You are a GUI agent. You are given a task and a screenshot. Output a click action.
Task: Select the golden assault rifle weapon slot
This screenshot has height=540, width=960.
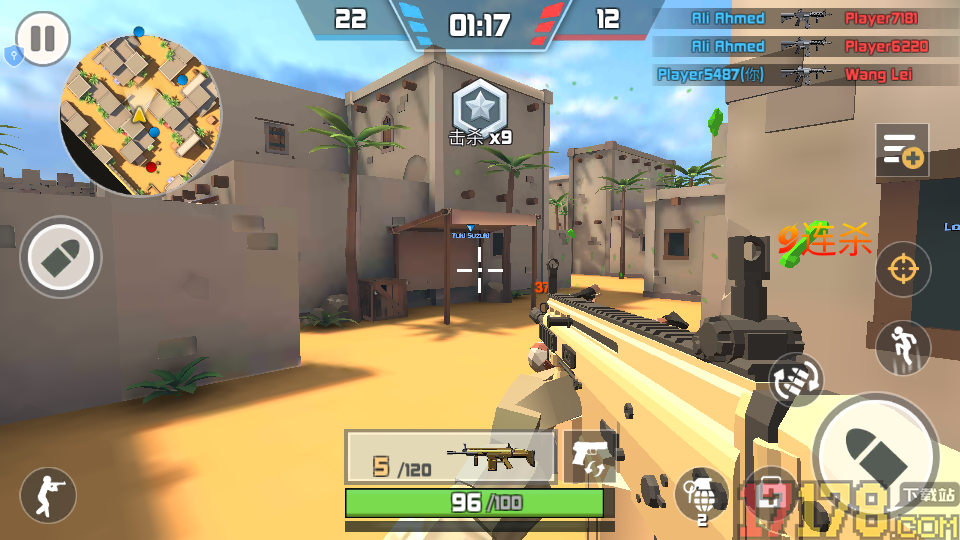pos(450,457)
